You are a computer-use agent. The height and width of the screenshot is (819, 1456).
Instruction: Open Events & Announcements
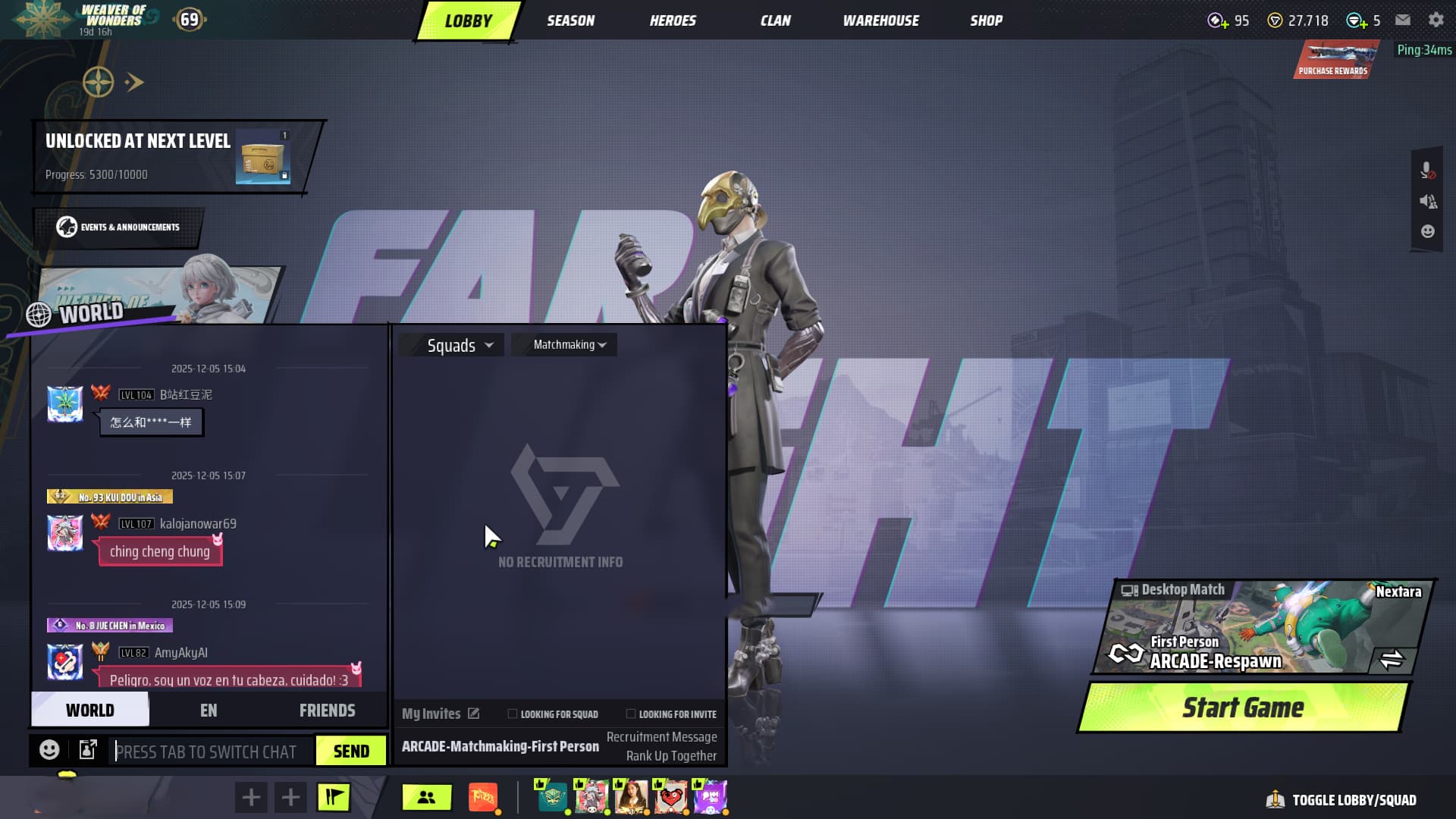[118, 227]
